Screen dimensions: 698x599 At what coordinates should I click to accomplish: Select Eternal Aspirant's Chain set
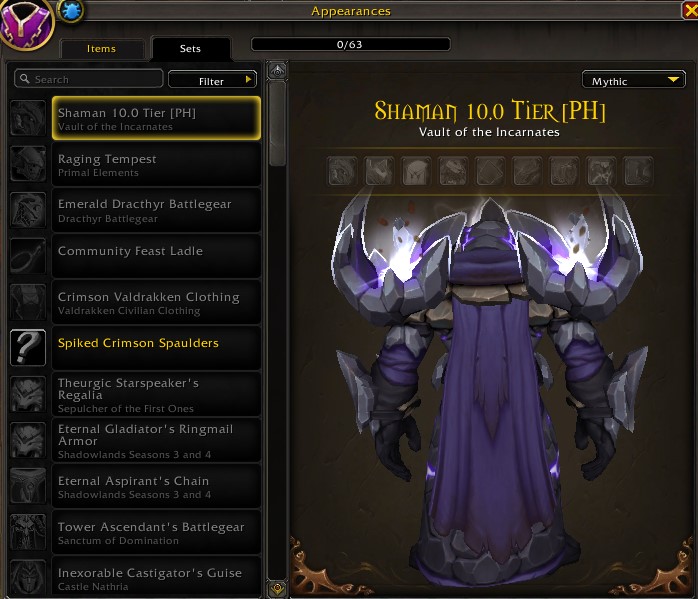155,486
